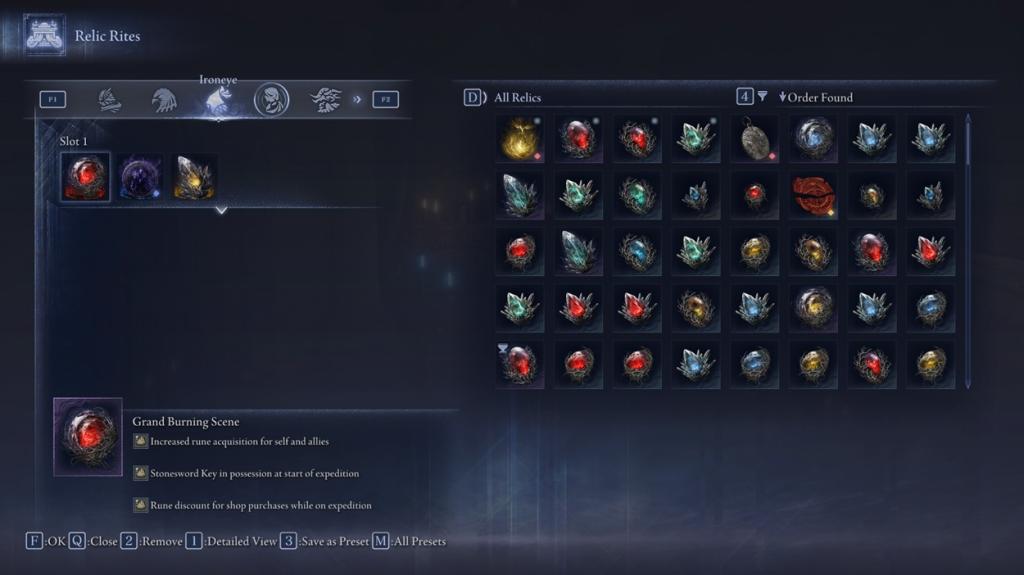
Task: Select the helmeted knight character tab
Action: click(x=109, y=99)
